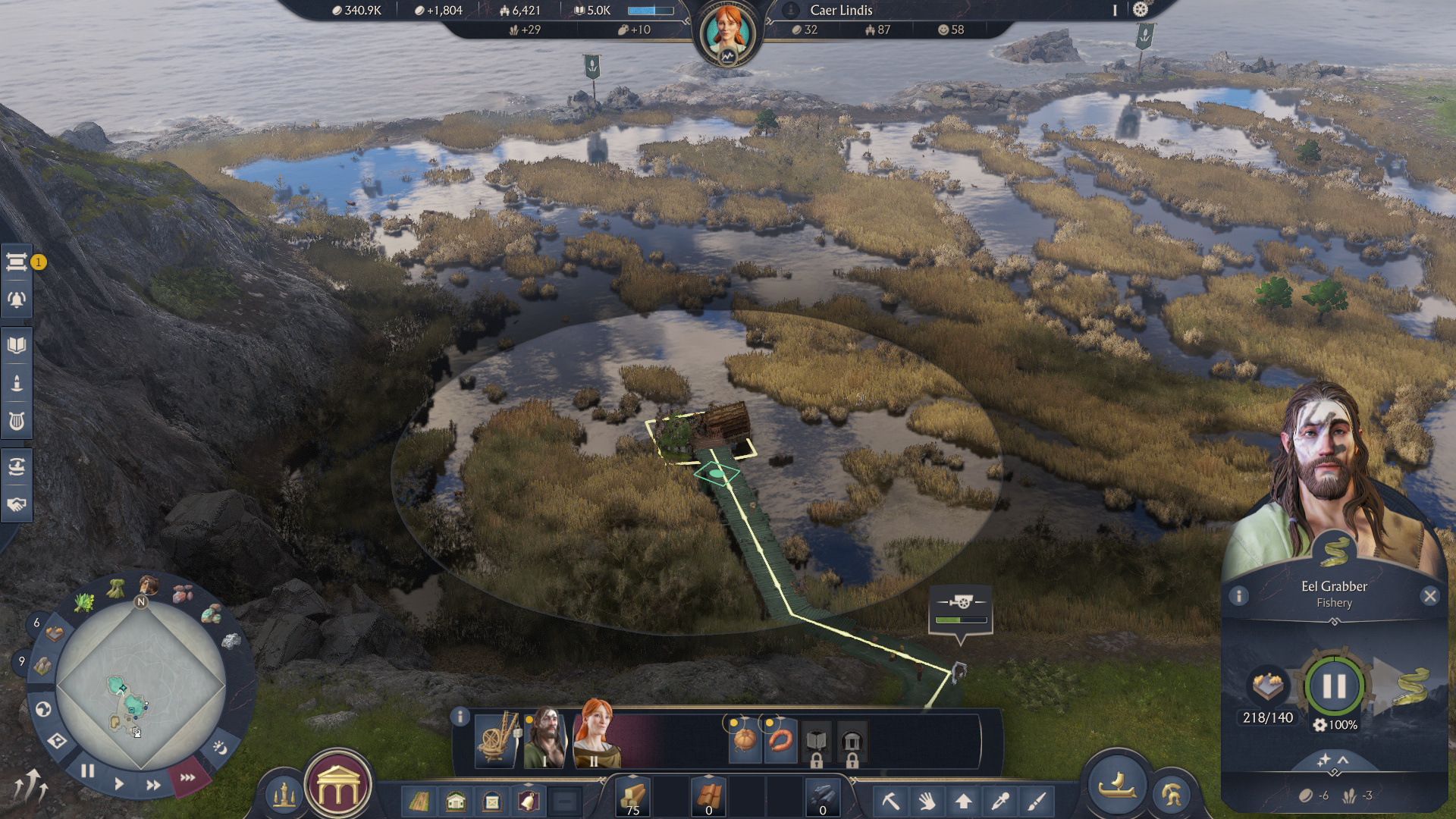Expand the upgrade chevron on the Eel Grabber panel
The height and width of the screenshot is (819, 1456).
tap(1334, 759)
